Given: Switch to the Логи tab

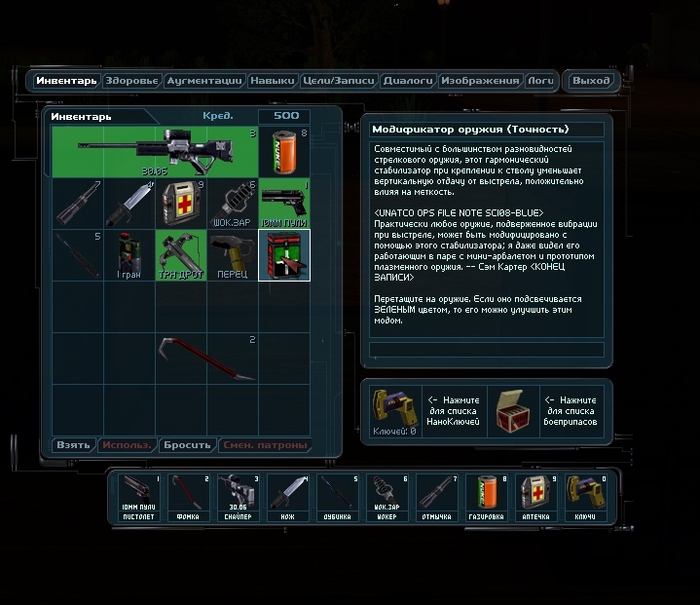Looking at the screenshot, I should (541, 81).
